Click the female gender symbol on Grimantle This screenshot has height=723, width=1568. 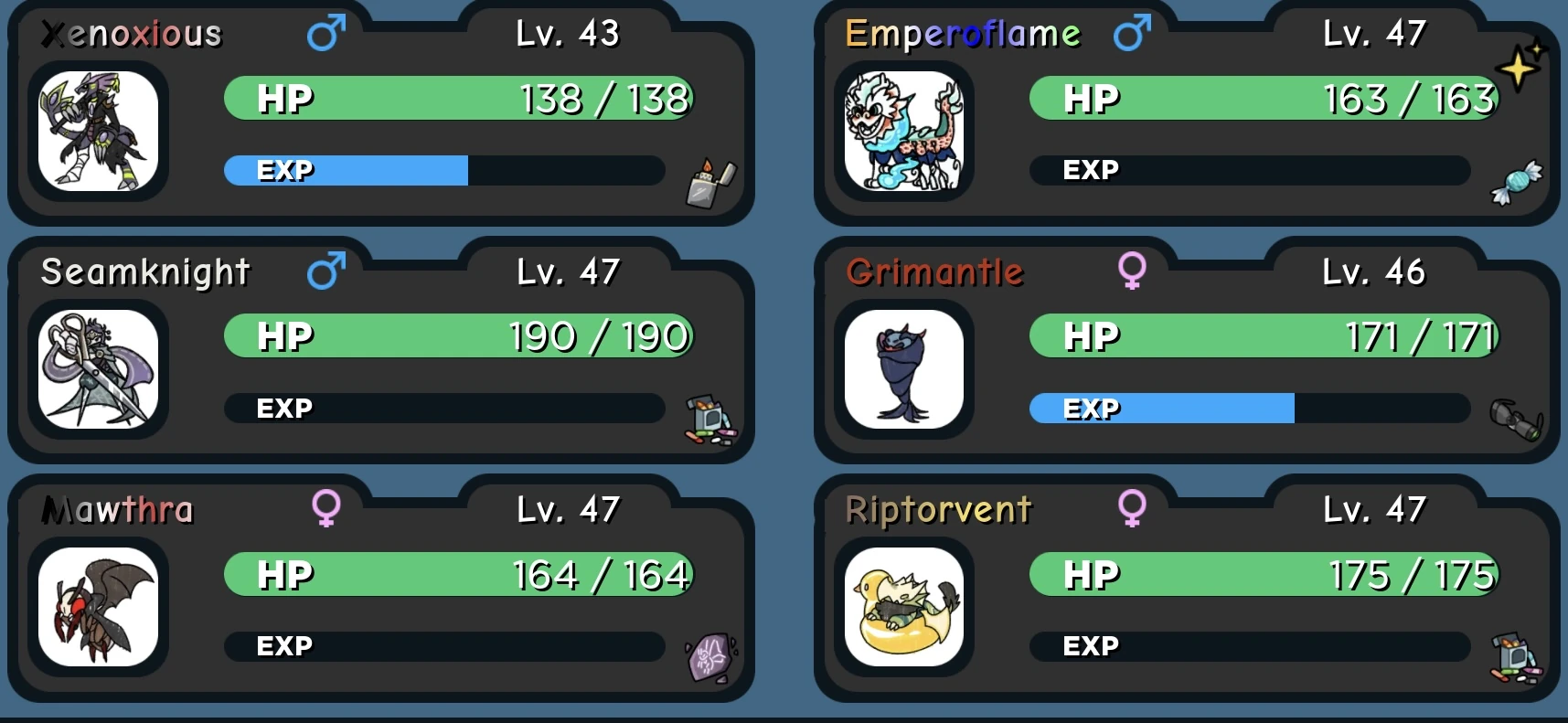1134,271
